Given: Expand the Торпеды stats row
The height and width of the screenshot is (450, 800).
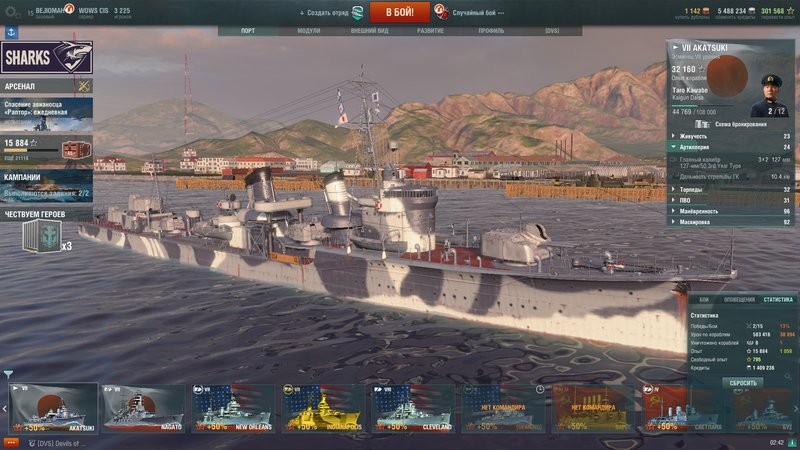Looking at the screenshot, I should tap(730, 189).
